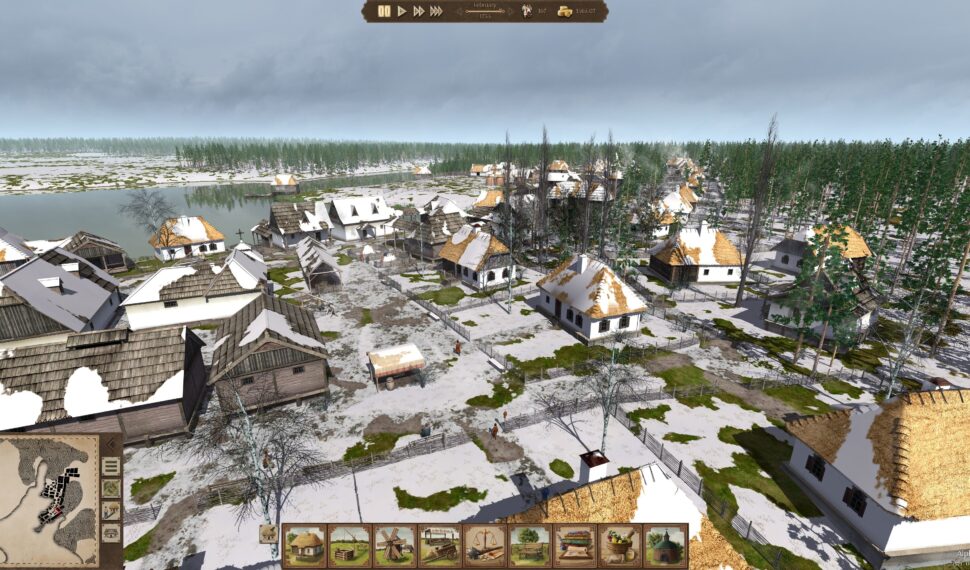Collapse the minimap panel with the arrow

coord(111,444)
